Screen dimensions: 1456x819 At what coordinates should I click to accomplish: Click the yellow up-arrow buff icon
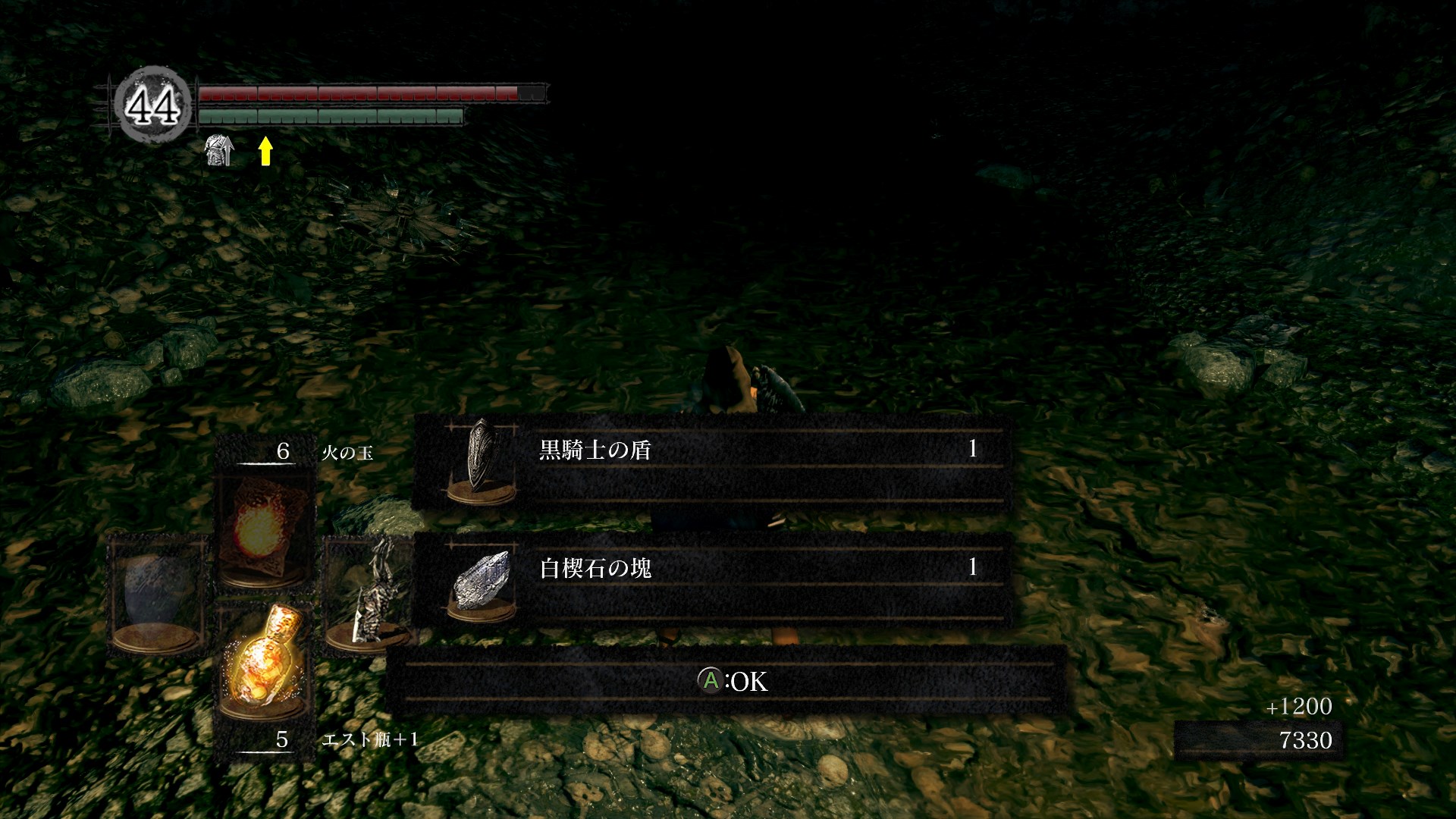tap(265, 150)
